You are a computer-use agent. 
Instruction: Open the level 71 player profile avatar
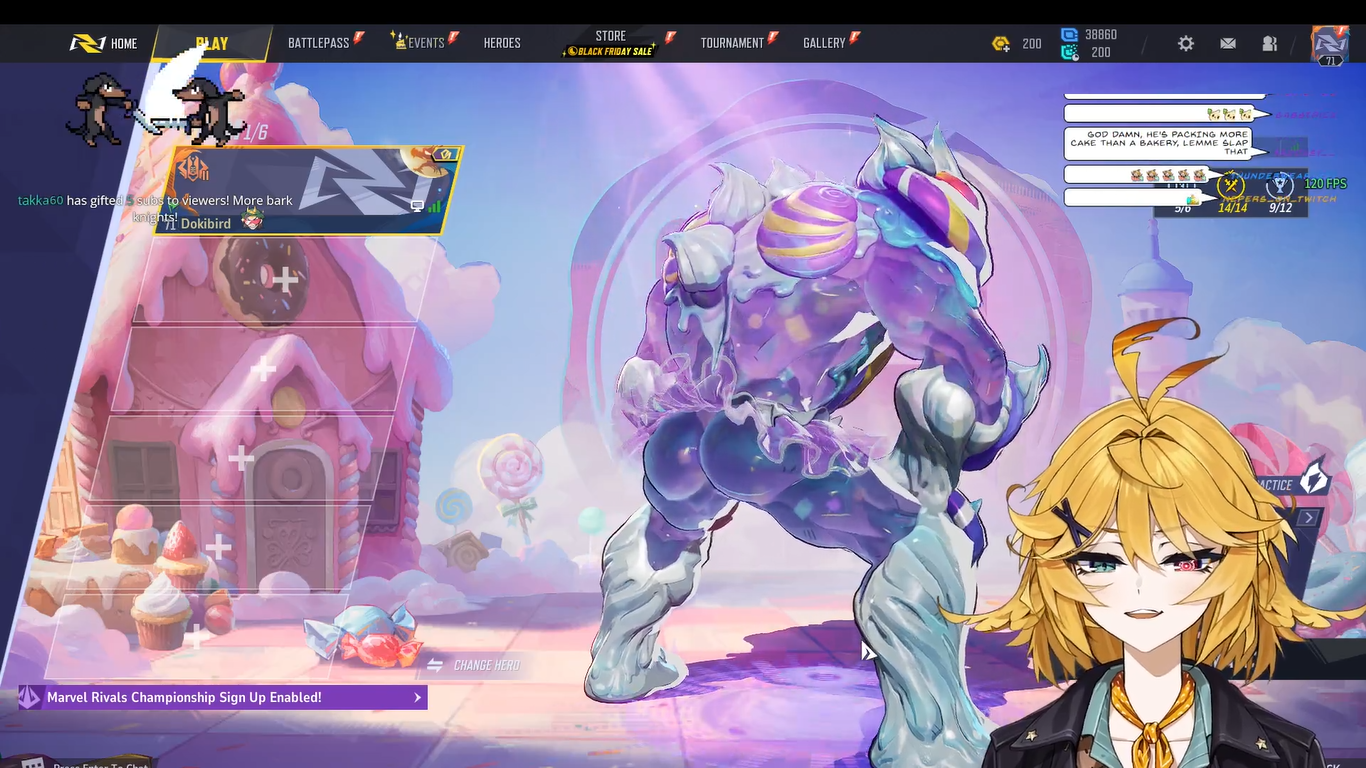1330,44
